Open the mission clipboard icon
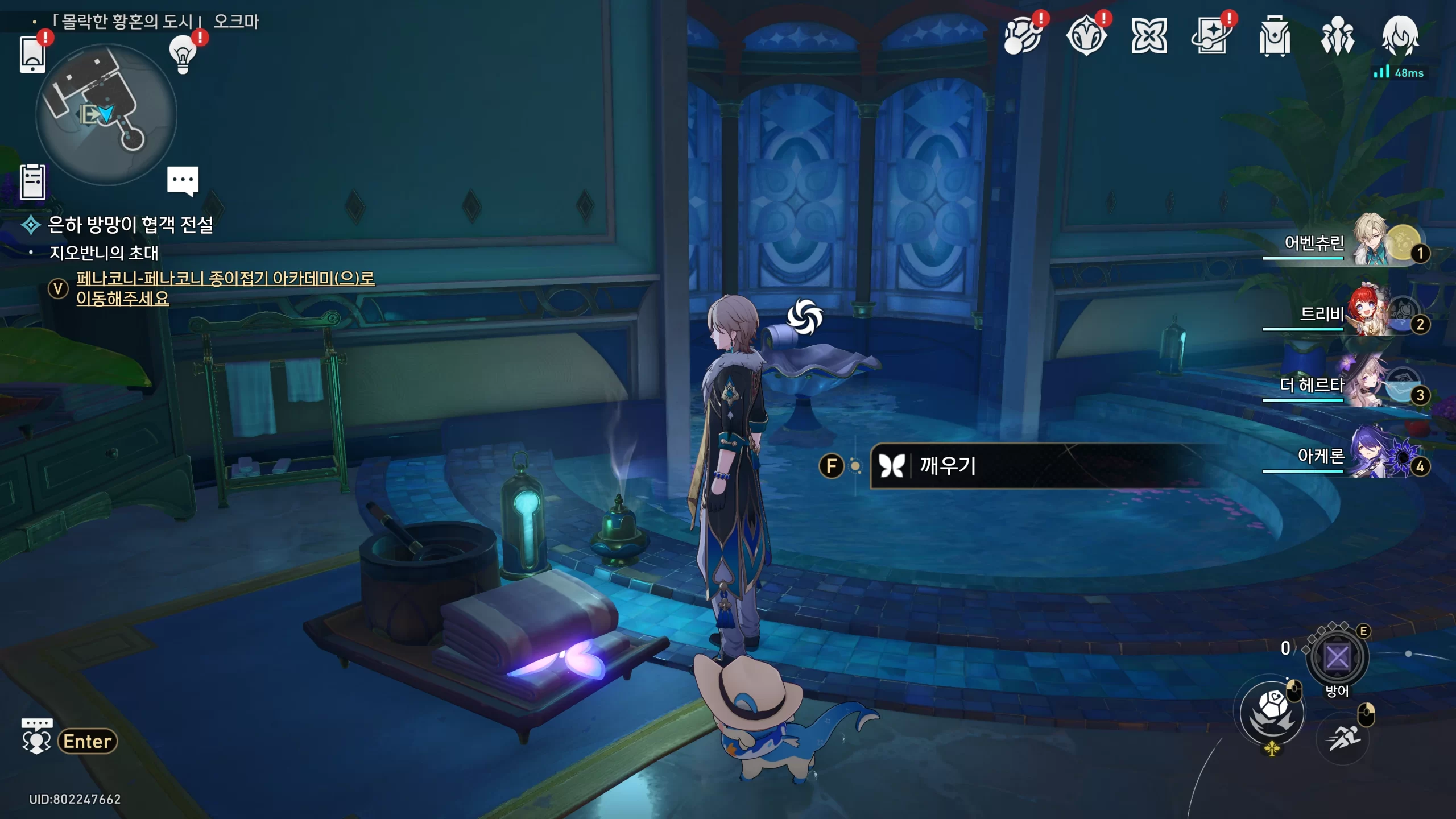 pyautogui.click(x=32, y=182)
